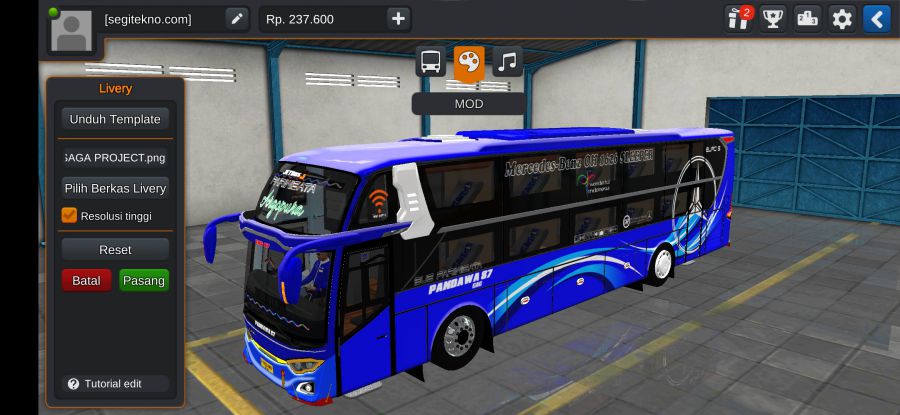Image resolution: width=900 pixels, height=415 pixels.
Task: Go back with the blue arrow
Action: 876,19
